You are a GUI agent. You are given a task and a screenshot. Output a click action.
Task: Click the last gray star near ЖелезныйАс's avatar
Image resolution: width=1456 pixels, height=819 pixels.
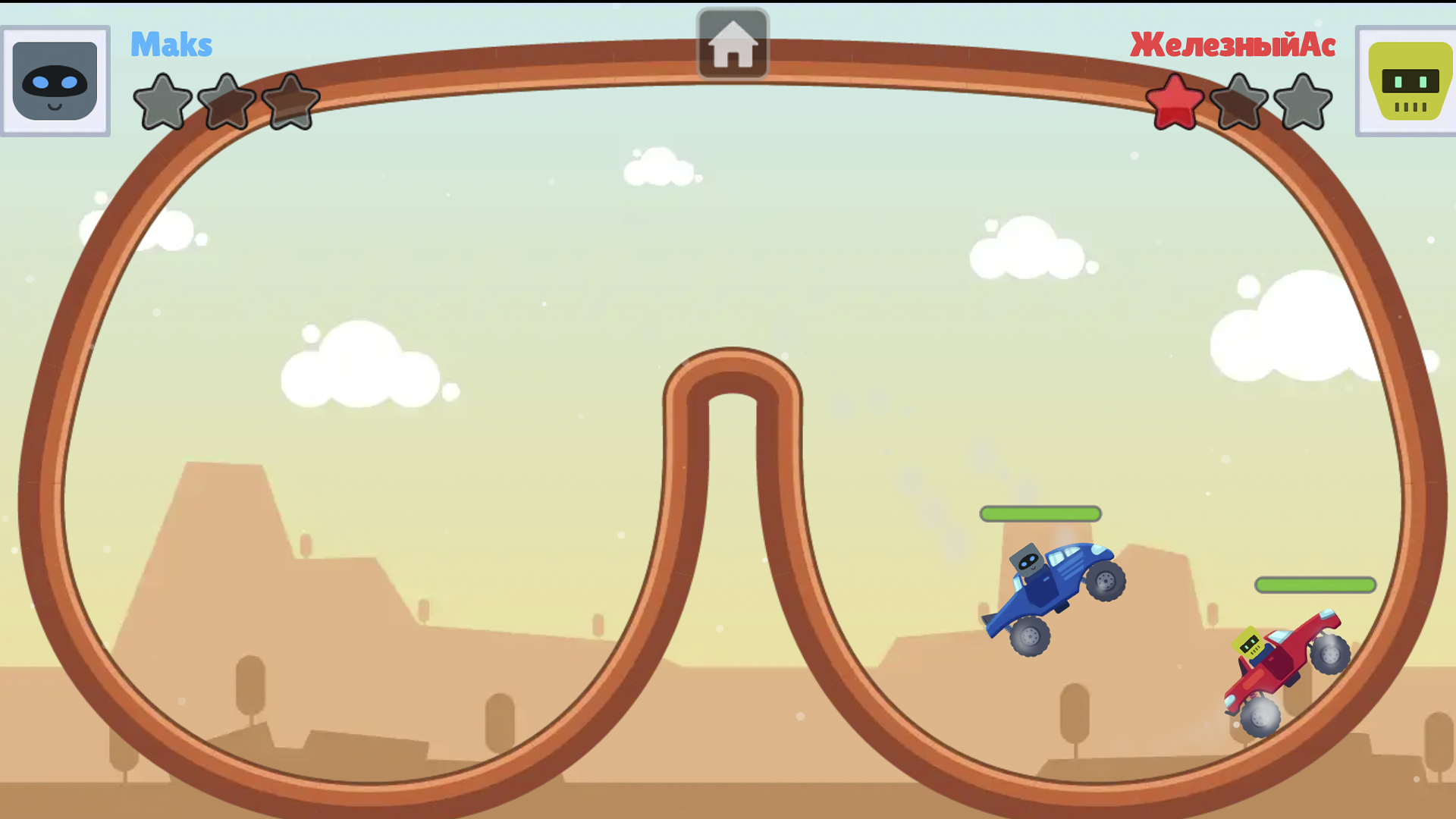1301,101
